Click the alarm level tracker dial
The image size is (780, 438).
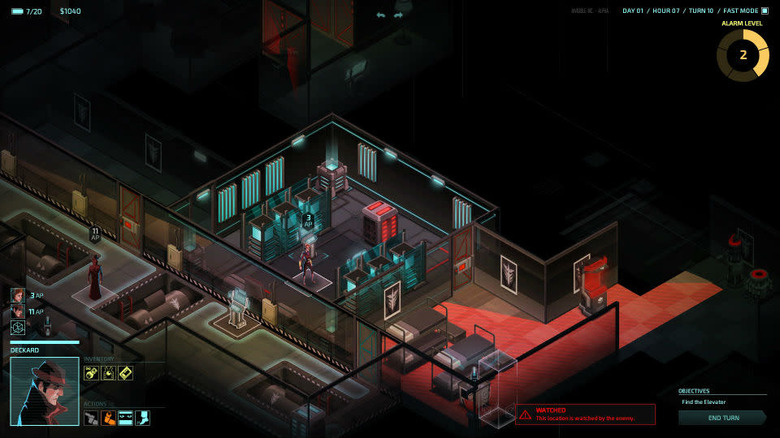pos(742,55)
